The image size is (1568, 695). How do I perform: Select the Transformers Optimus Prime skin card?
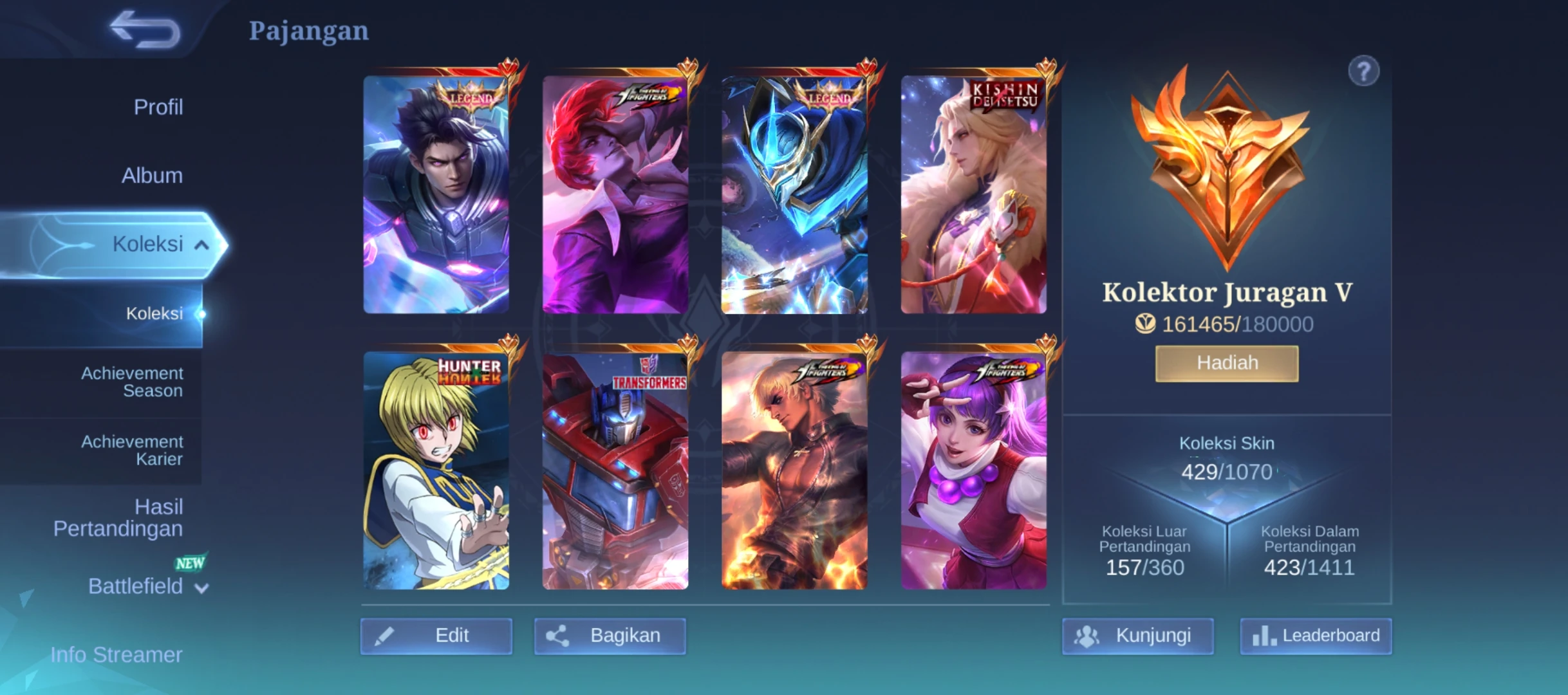(615, 470)
